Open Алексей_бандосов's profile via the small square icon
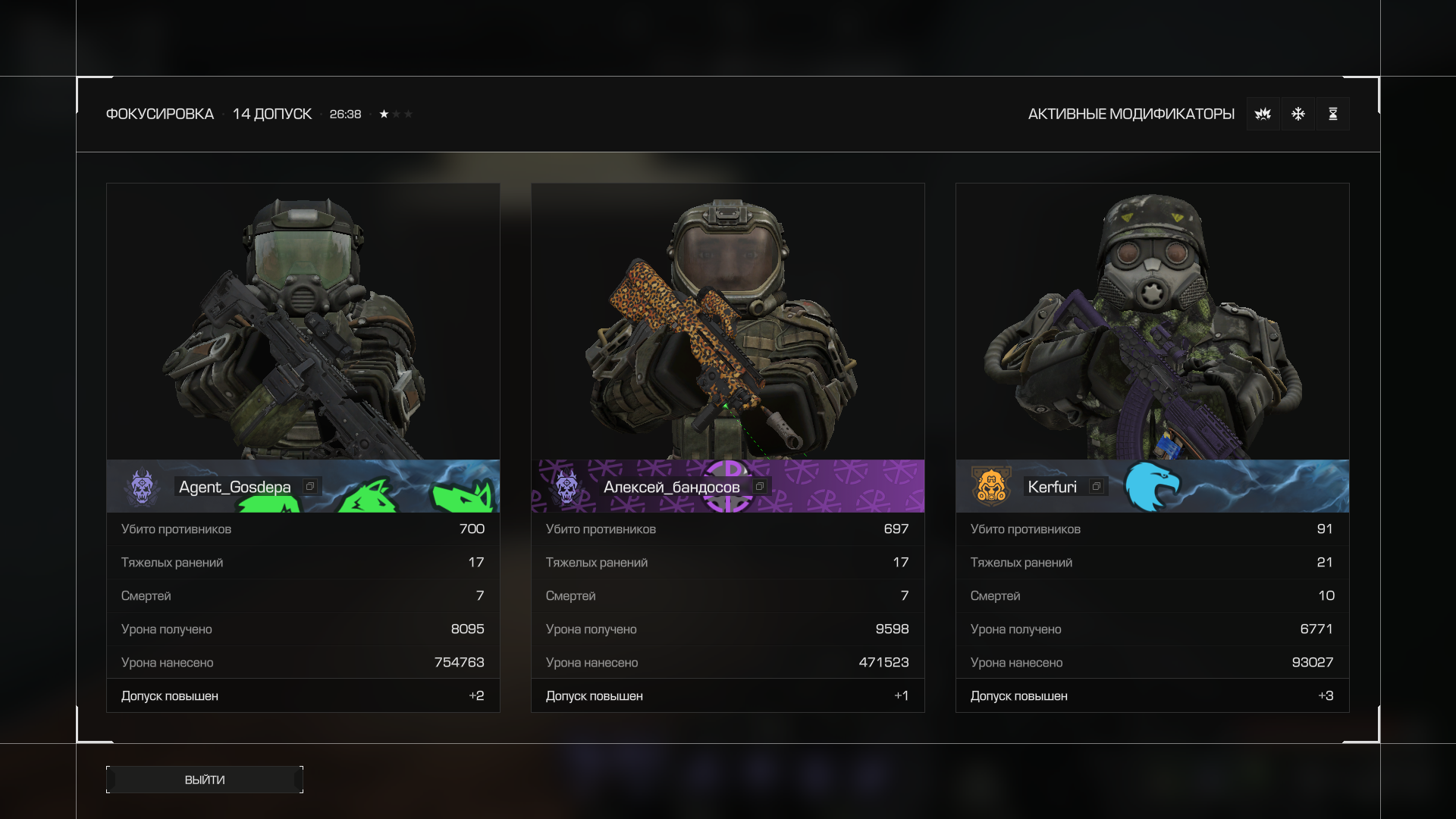Screen dimensions: 1456x819 (x=760, y=487)
